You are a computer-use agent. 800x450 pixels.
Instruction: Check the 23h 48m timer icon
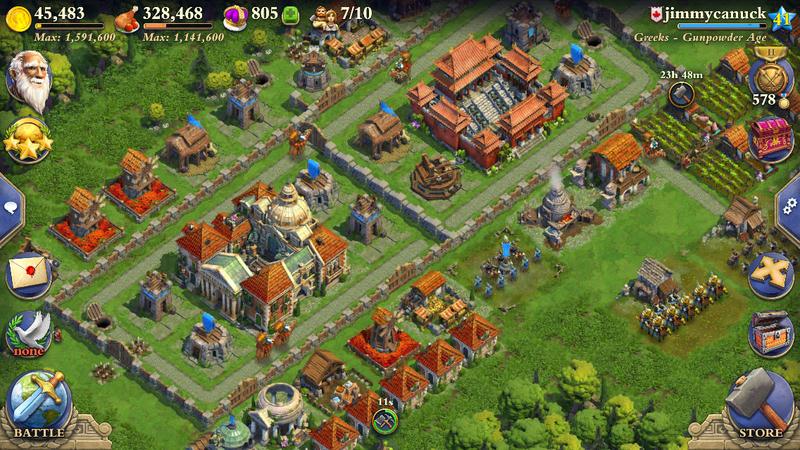(x=682, y=92)
